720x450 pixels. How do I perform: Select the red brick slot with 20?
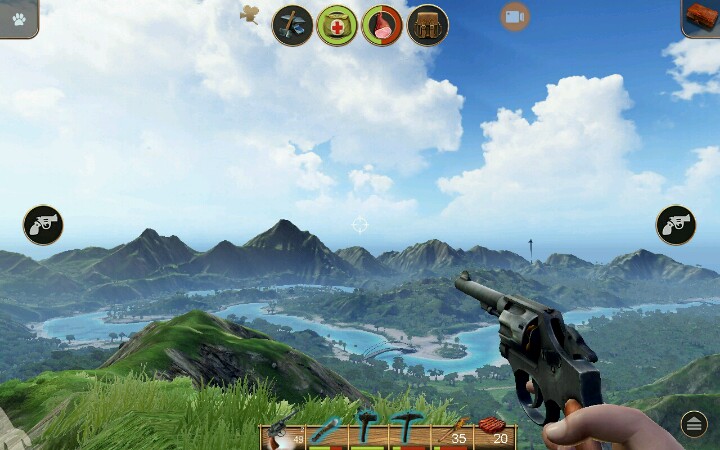click(x=493, y=431)
